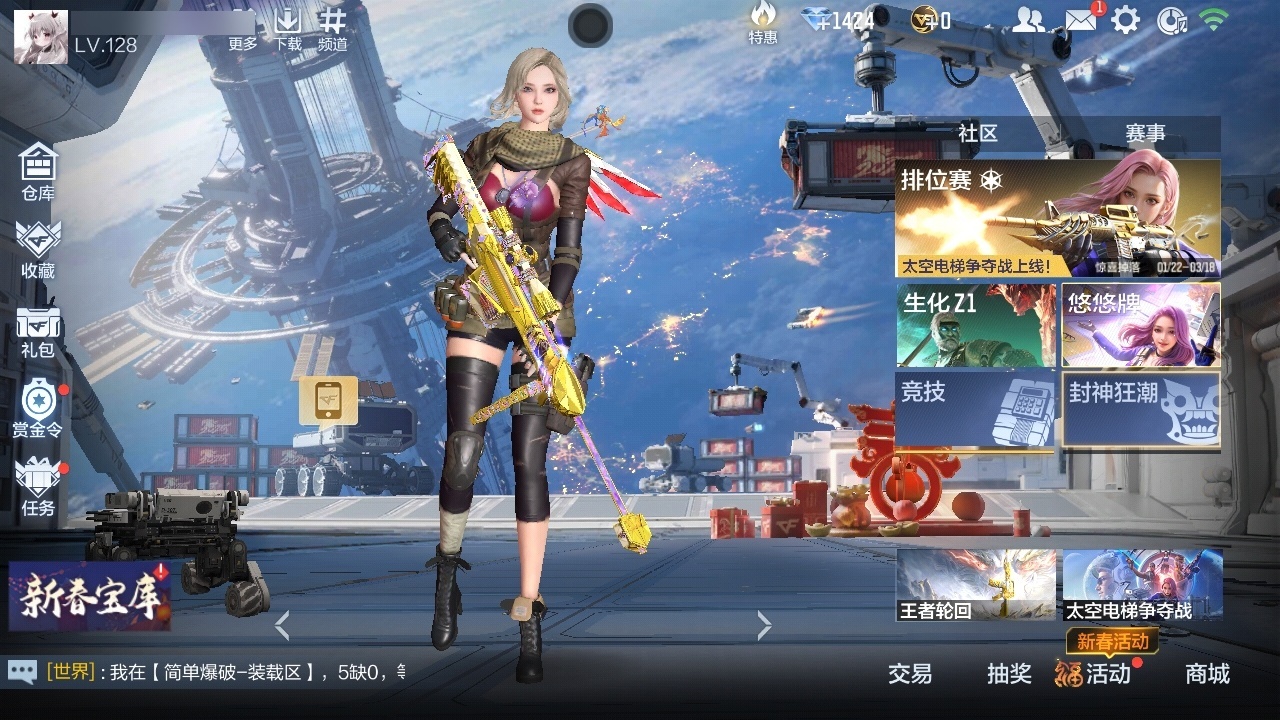
Task: Open the 新春宝库 event banner
Action: pyautogui.click(x=90, y=596)
